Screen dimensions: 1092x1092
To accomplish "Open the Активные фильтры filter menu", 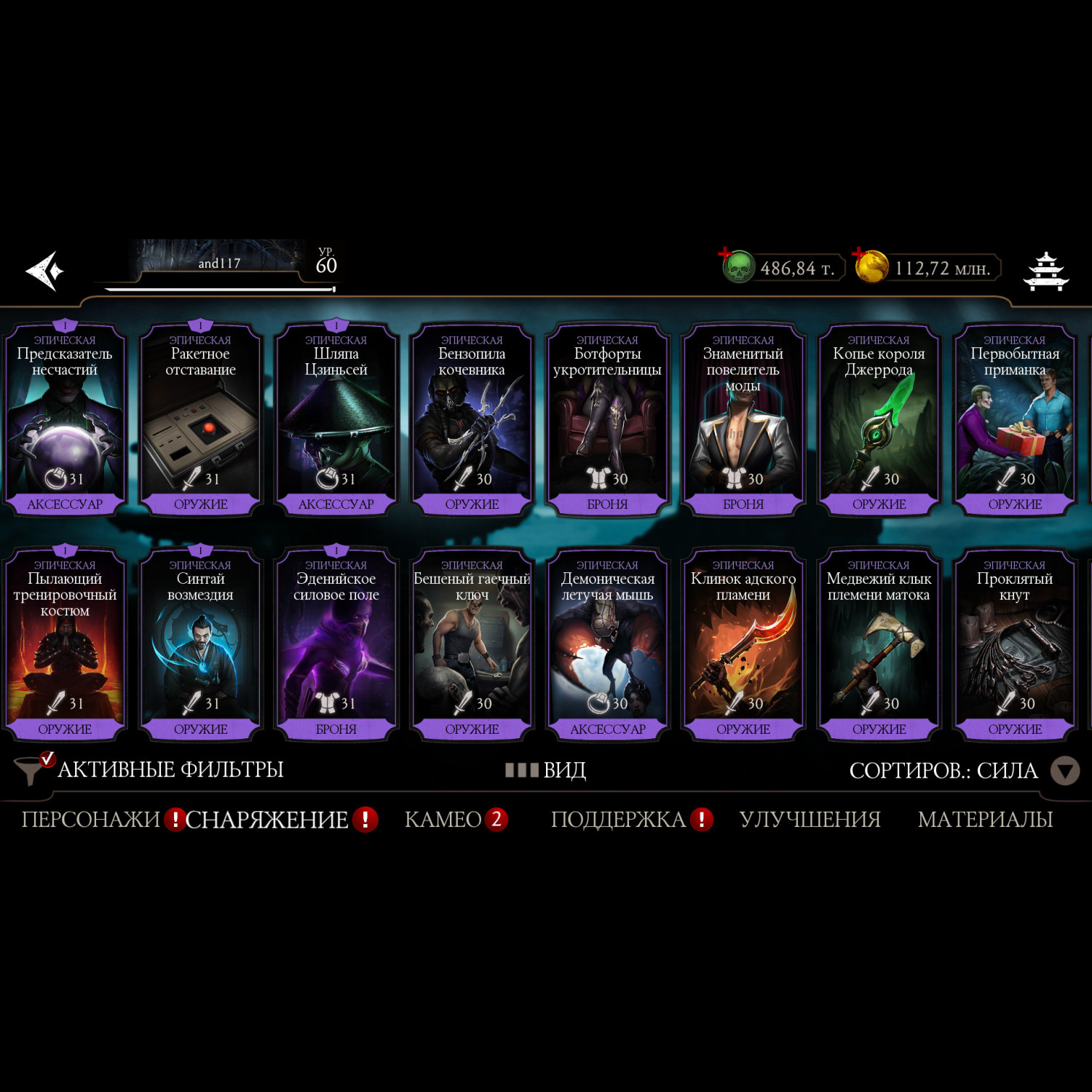I will pyautogui.click(x=149, y=769).
